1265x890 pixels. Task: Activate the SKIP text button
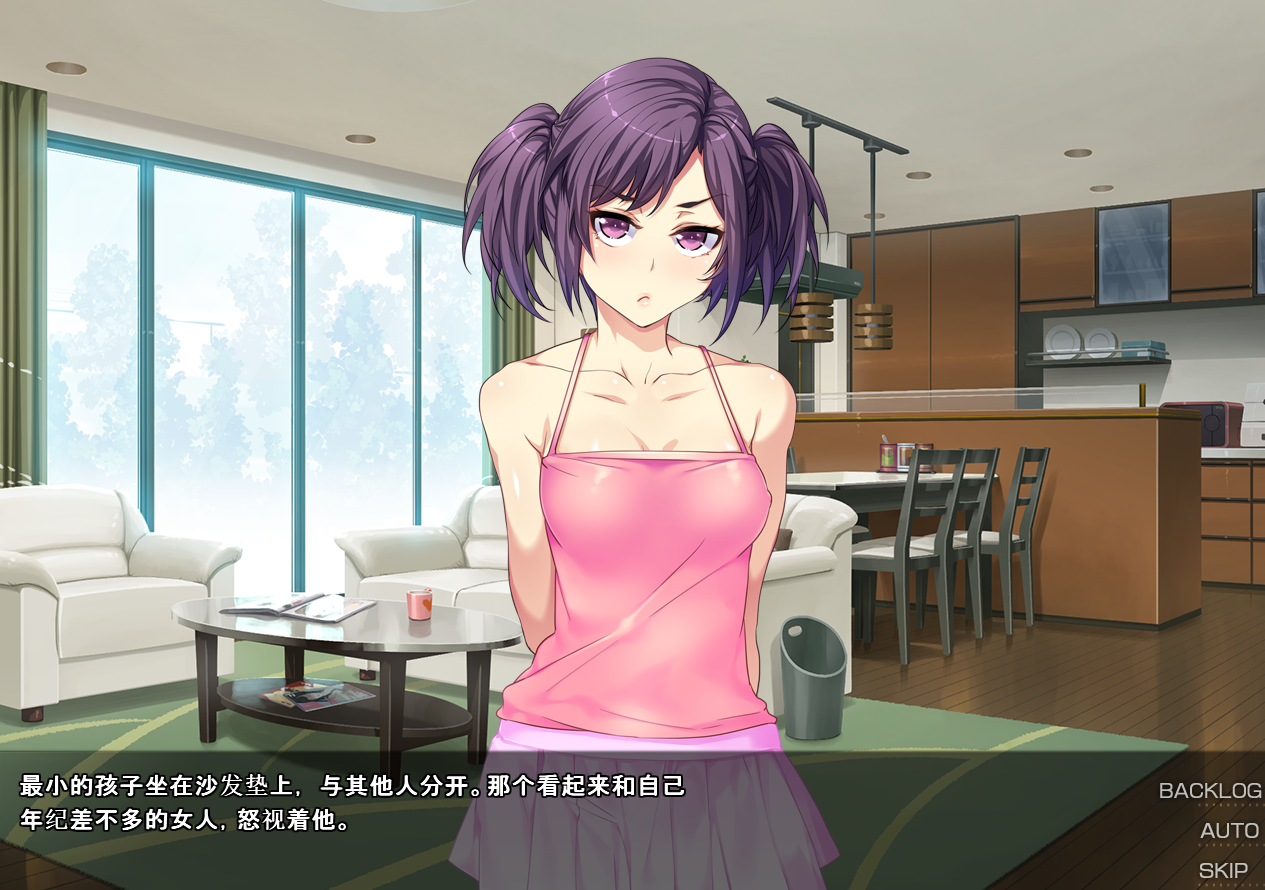(1223, 871)
